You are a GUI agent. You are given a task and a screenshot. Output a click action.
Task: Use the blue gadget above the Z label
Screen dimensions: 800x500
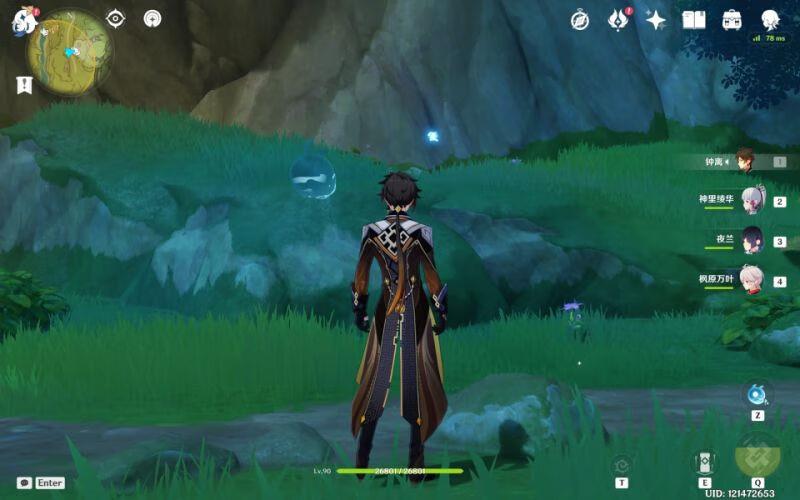tap(757, 394)
